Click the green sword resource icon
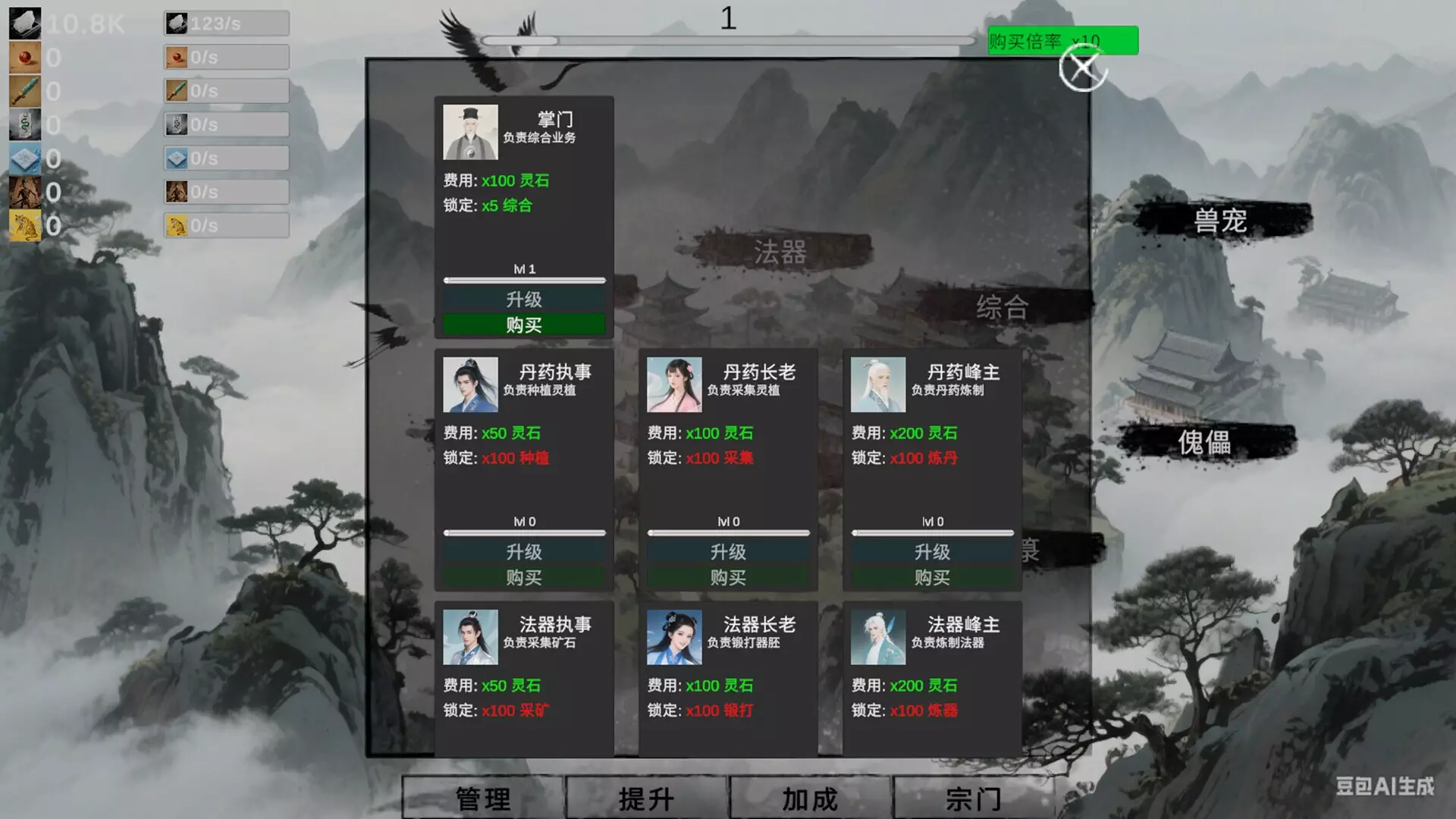This screenshot has height=819, width=1456. (x=25, y=90)
